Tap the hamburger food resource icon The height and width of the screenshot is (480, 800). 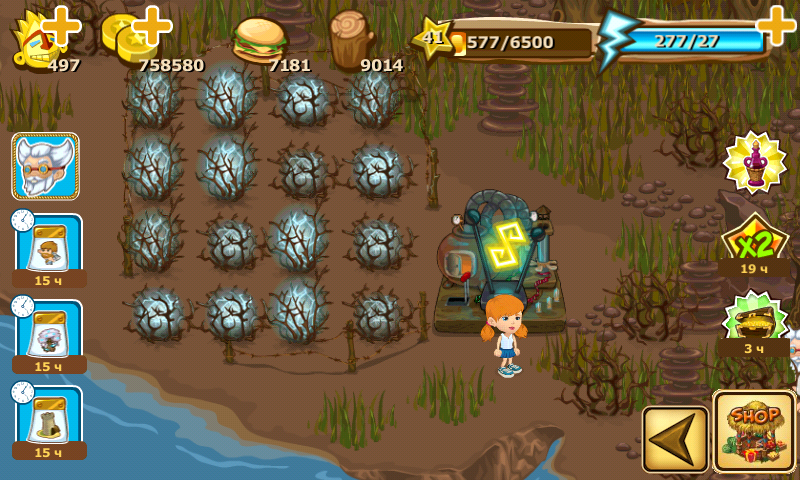pyautogui.click(x=259, y=40)
